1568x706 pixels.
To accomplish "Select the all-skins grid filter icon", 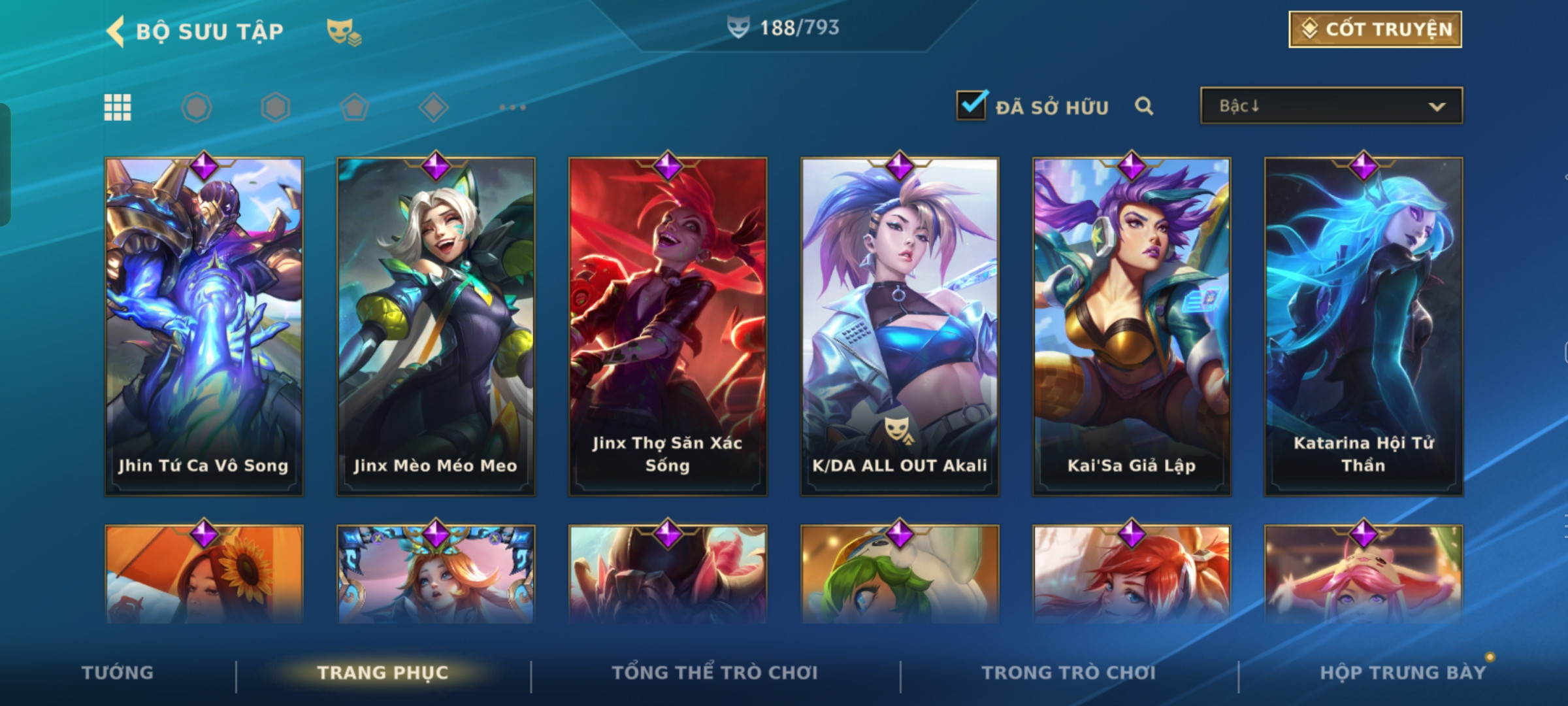I will (x=118, y=107).
